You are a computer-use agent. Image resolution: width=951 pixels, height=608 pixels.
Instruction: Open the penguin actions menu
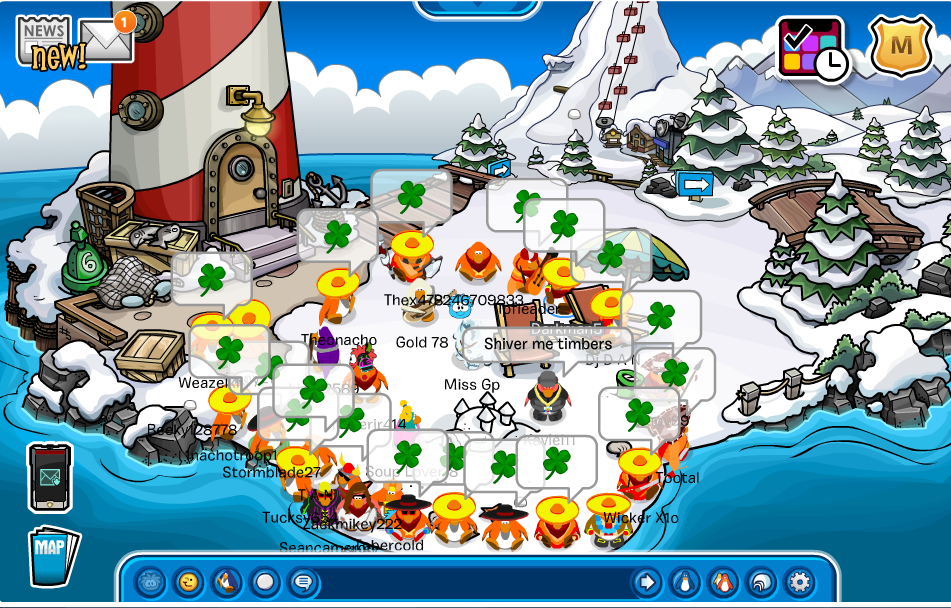226,581
